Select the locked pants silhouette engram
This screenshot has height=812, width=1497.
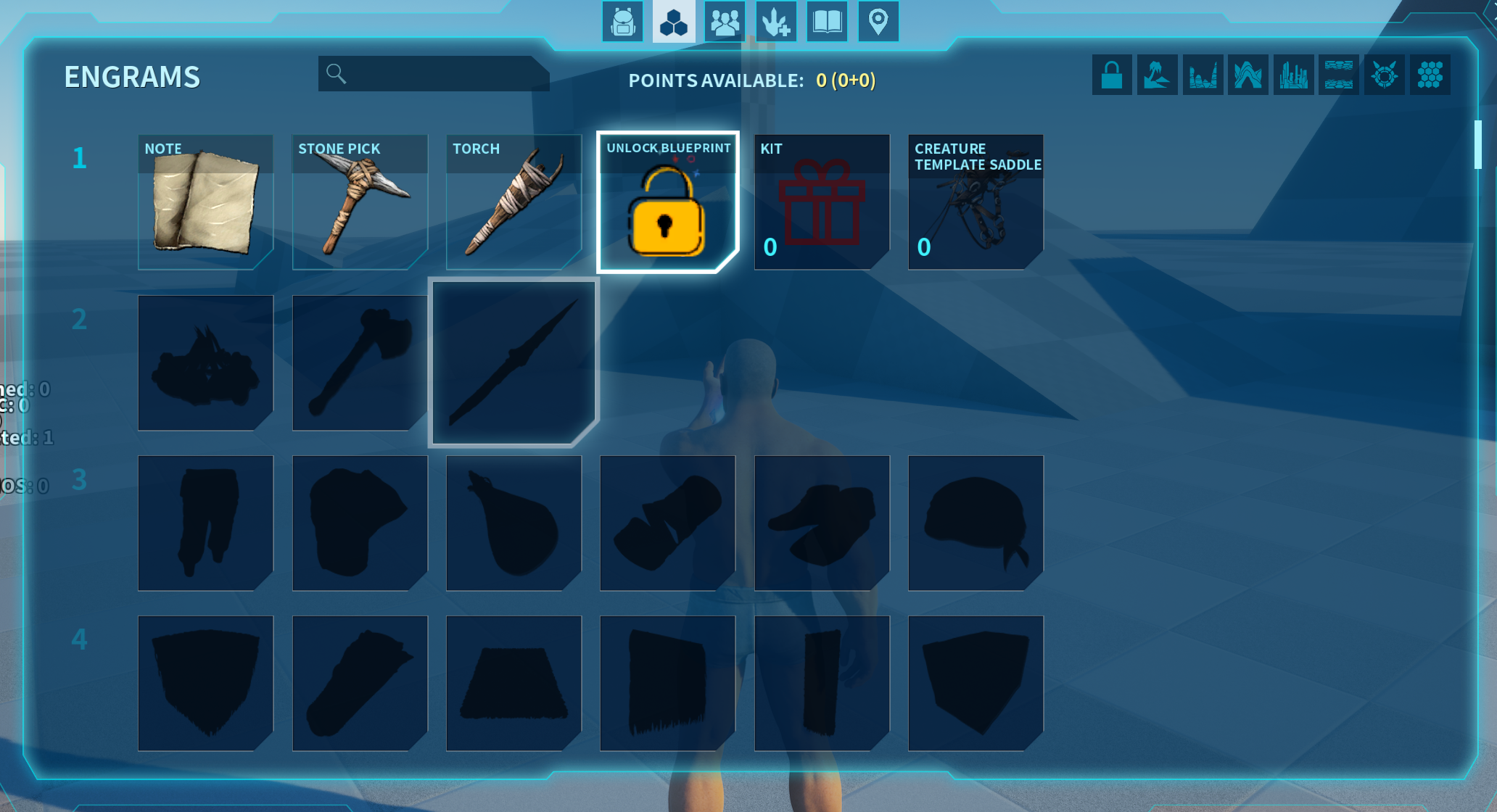click(x=205, y=523)
